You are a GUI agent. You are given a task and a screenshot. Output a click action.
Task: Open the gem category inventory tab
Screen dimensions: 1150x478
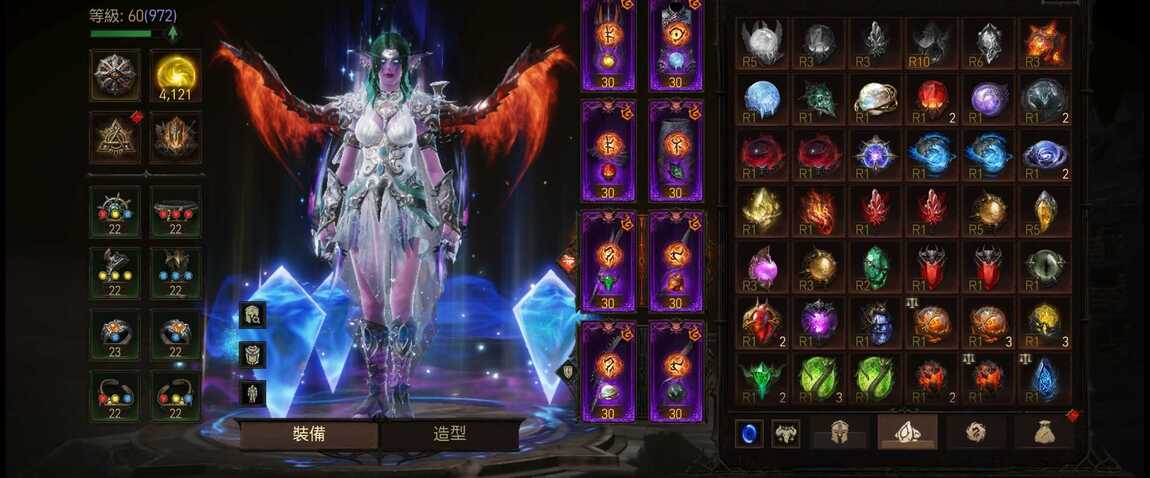click(x=907, y=432)
